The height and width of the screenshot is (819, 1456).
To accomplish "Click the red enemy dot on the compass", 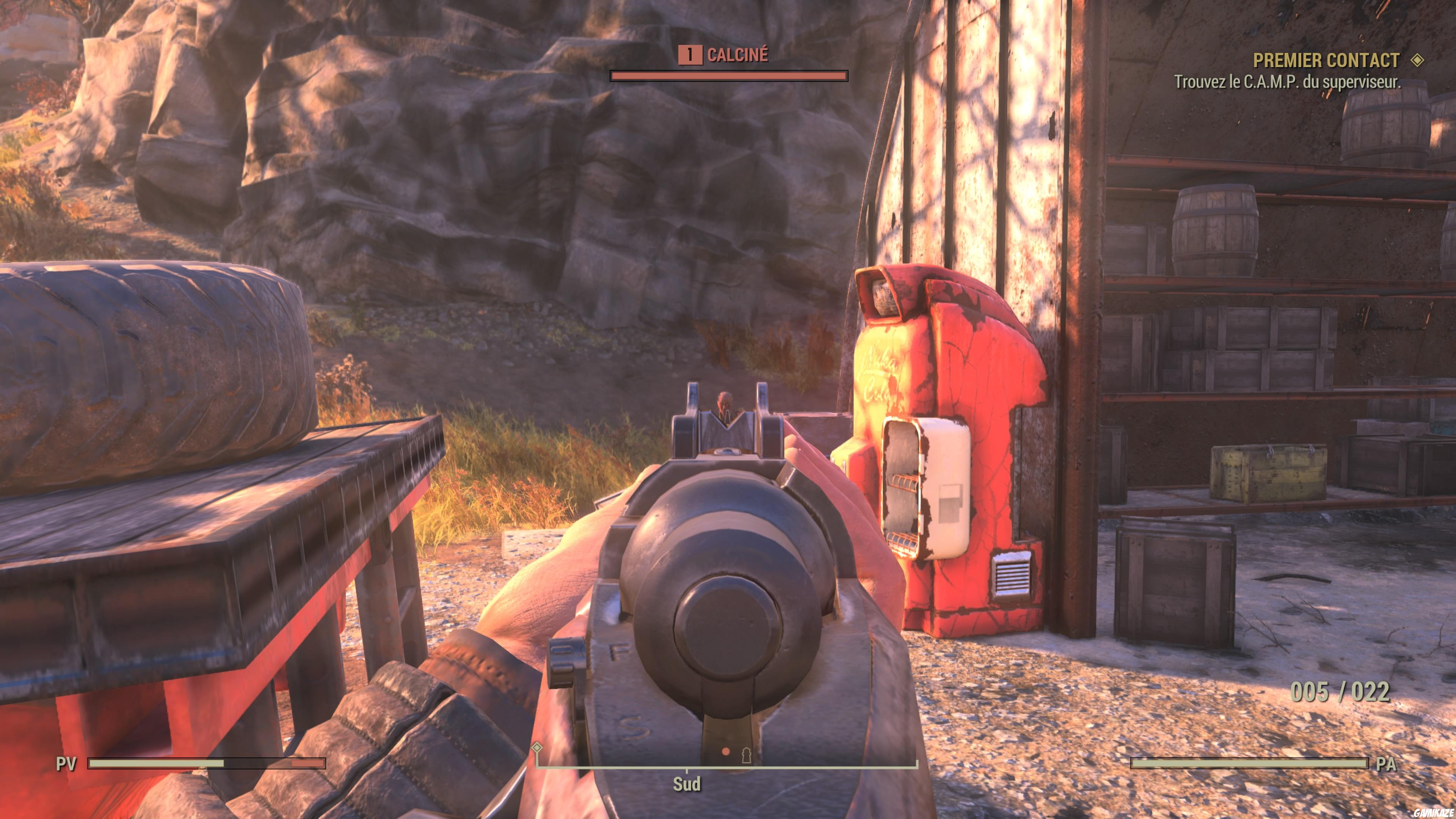I will pyautogui.click(x=726, y=752).
